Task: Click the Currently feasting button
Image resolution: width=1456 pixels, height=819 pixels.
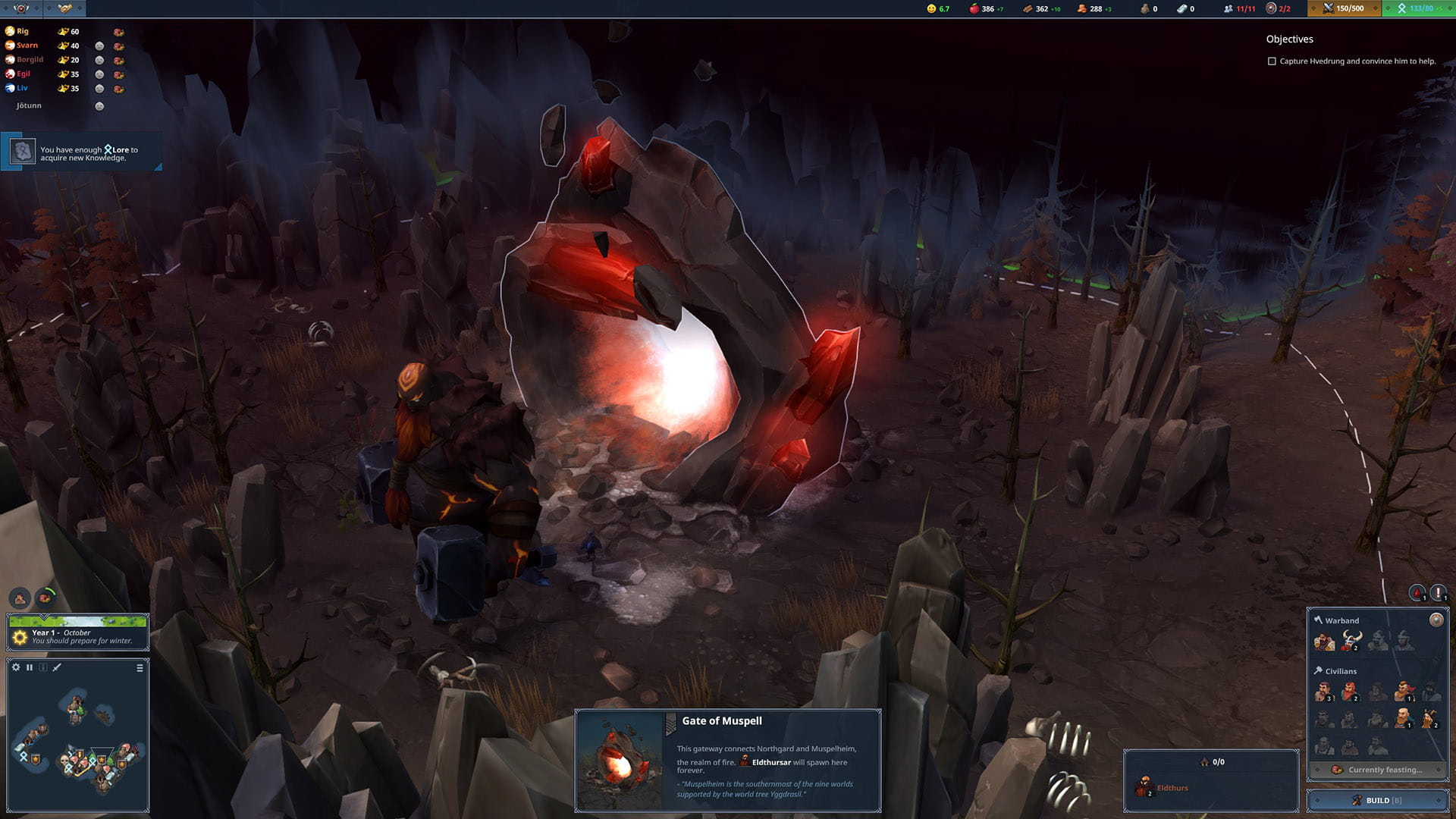Action: click(1377, 770)
